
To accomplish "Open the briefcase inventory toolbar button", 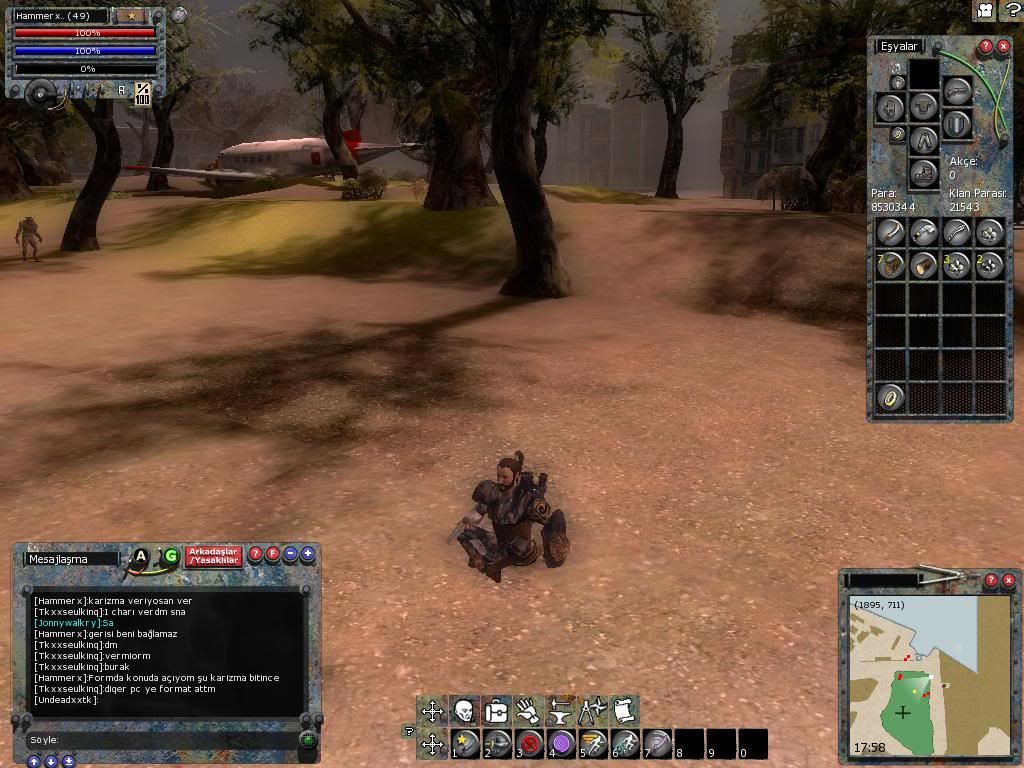I will [496, 711].
